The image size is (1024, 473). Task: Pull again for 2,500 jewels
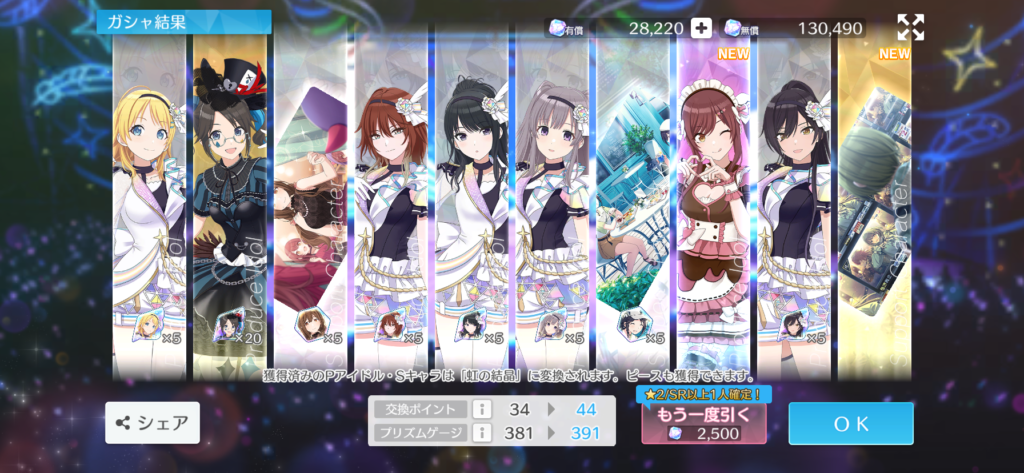tap(704, 423)
